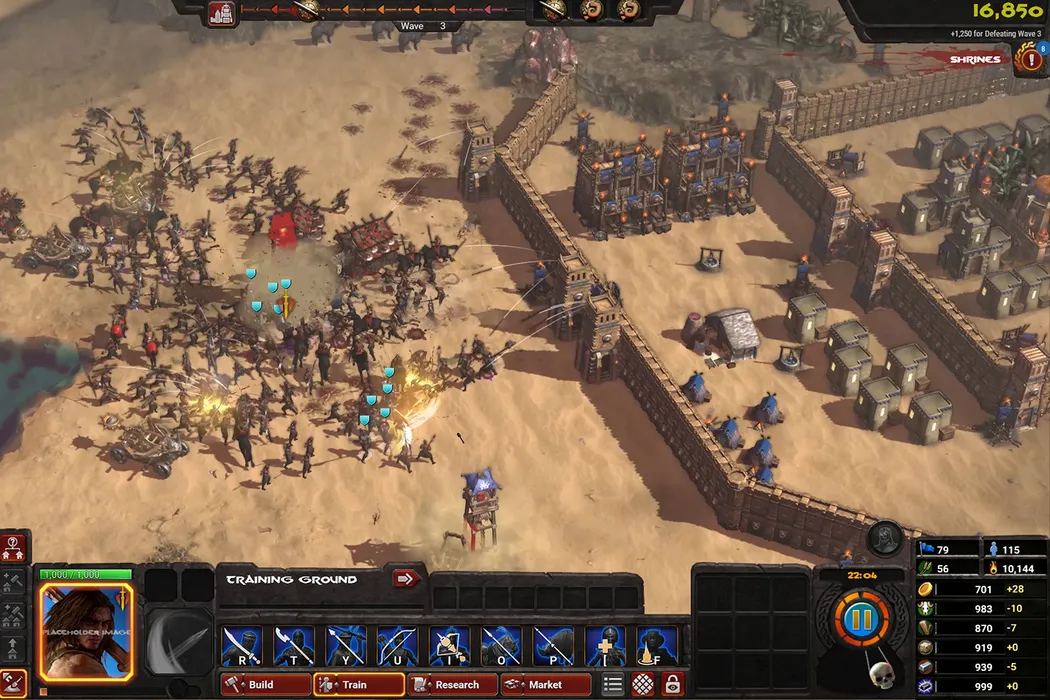Open the Build menu
1050x700 pixels.
click(265, 685)
